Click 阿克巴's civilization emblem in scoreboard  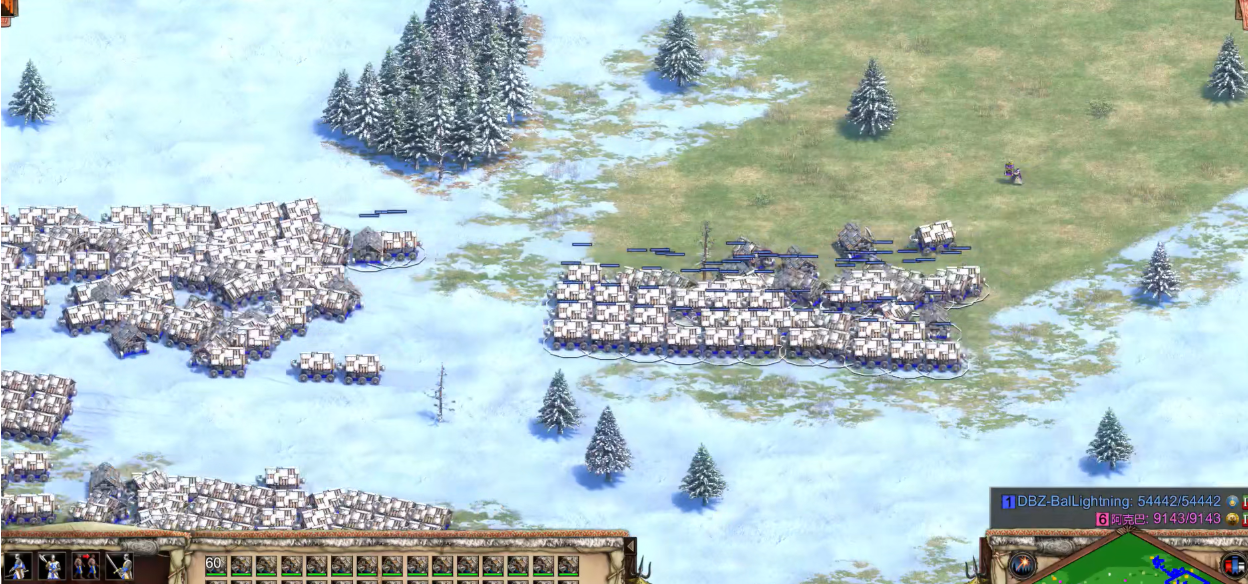tap(1233, 519)
